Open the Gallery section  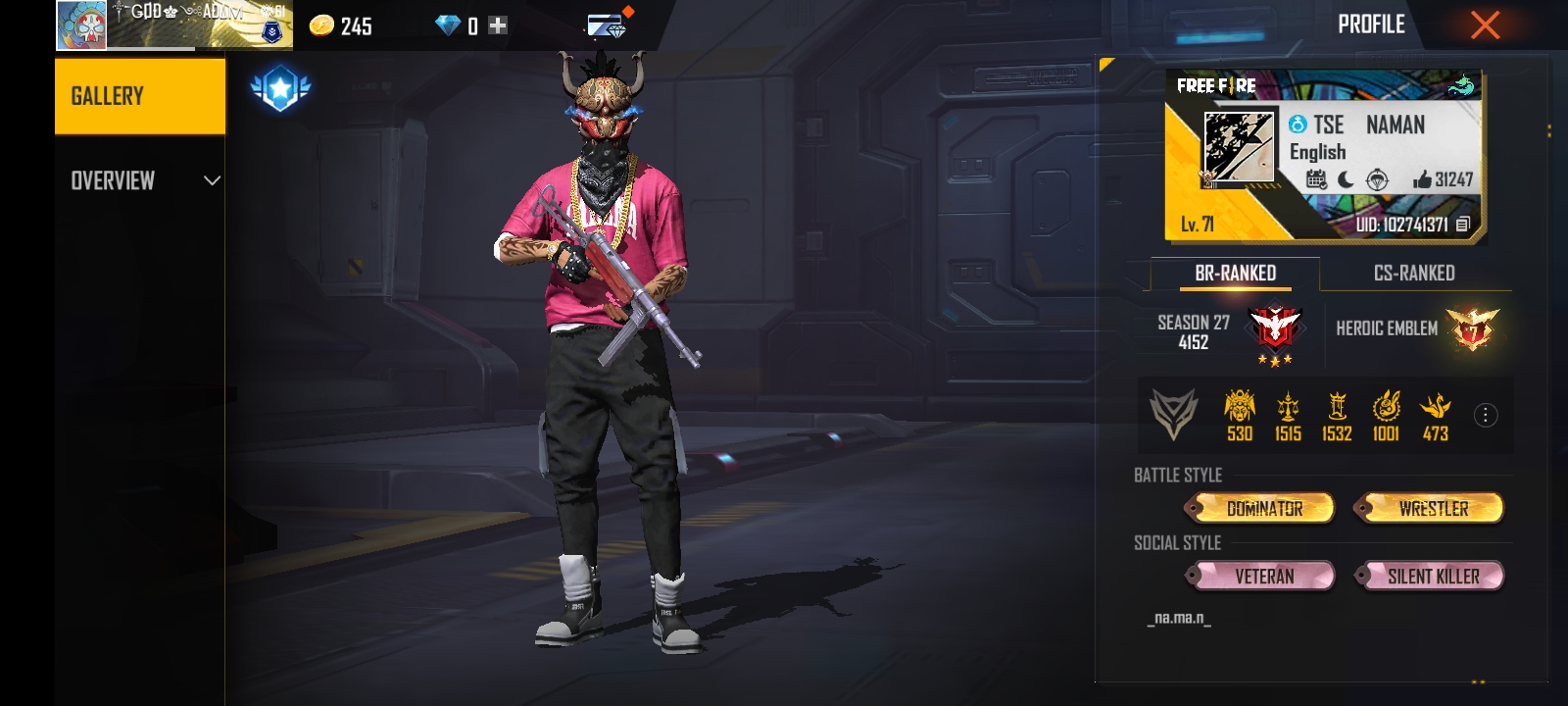coord(140,96)
